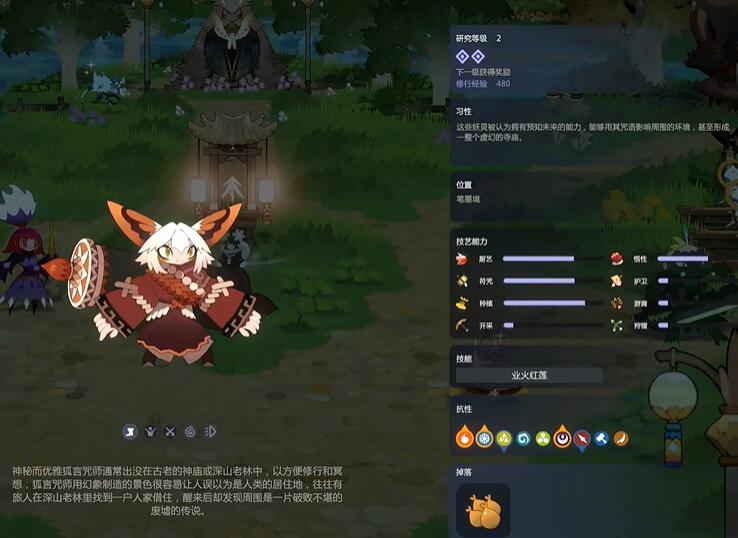
Task: Open the gourd drop item slot
Action: coord(483,510)
